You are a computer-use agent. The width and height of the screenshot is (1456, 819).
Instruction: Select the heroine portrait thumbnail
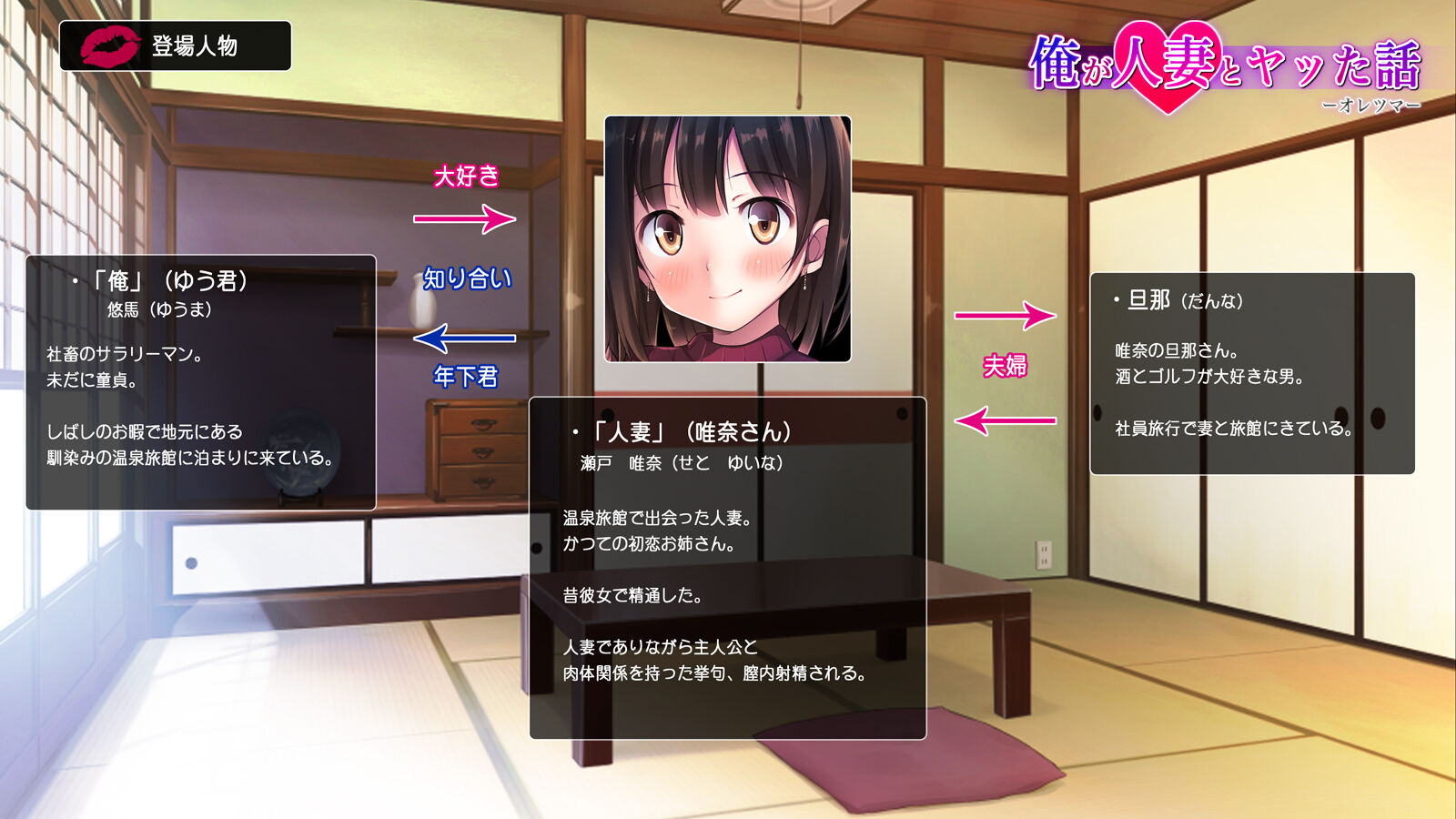727,238
